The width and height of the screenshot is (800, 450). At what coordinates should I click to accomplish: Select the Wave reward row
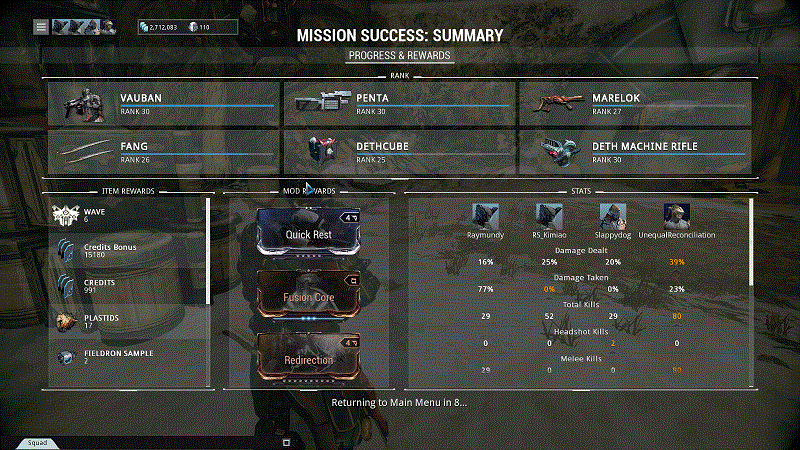click(x=128, y=216)
